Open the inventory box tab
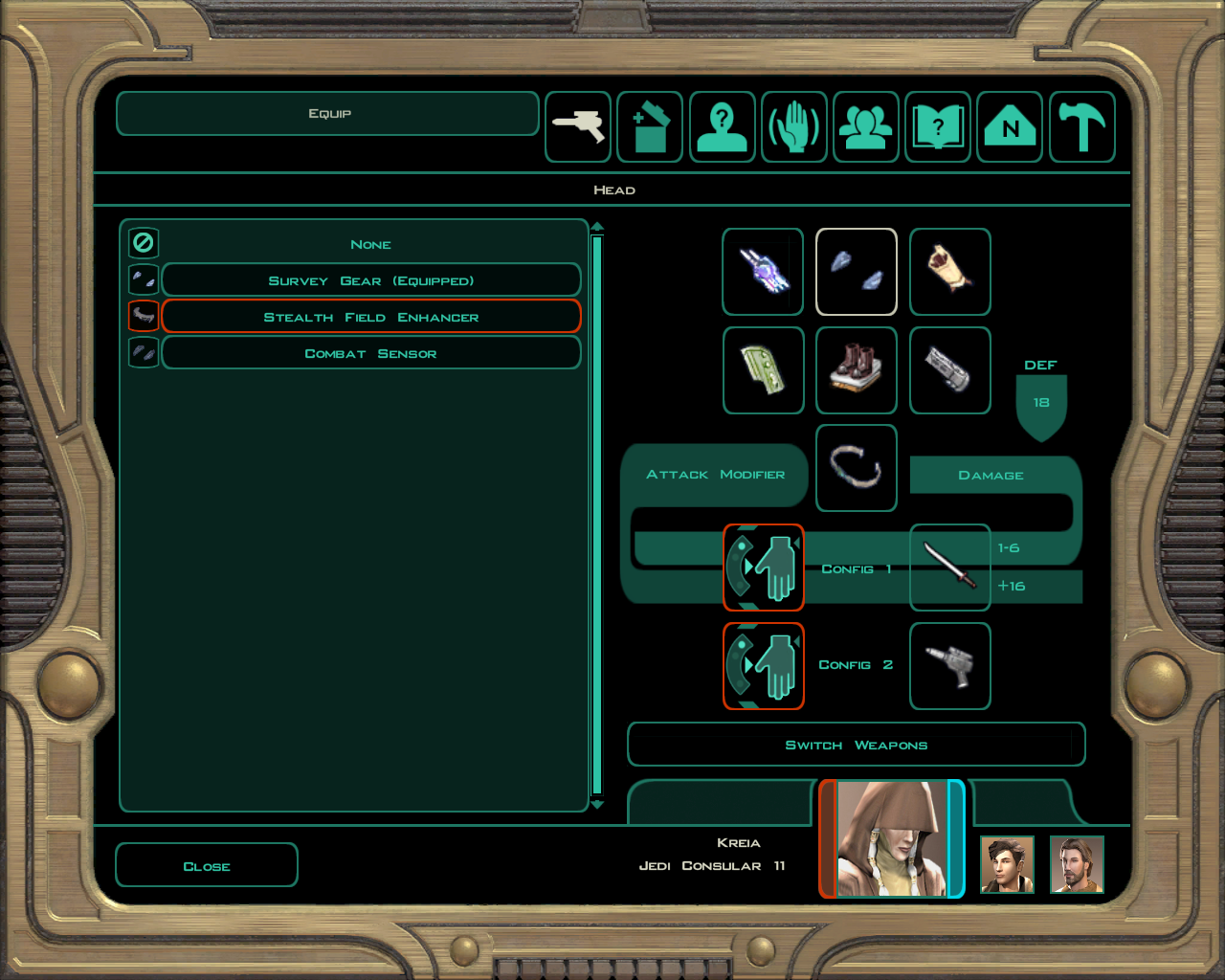The width and height of the screenshot is (1225, 980). 650,127
